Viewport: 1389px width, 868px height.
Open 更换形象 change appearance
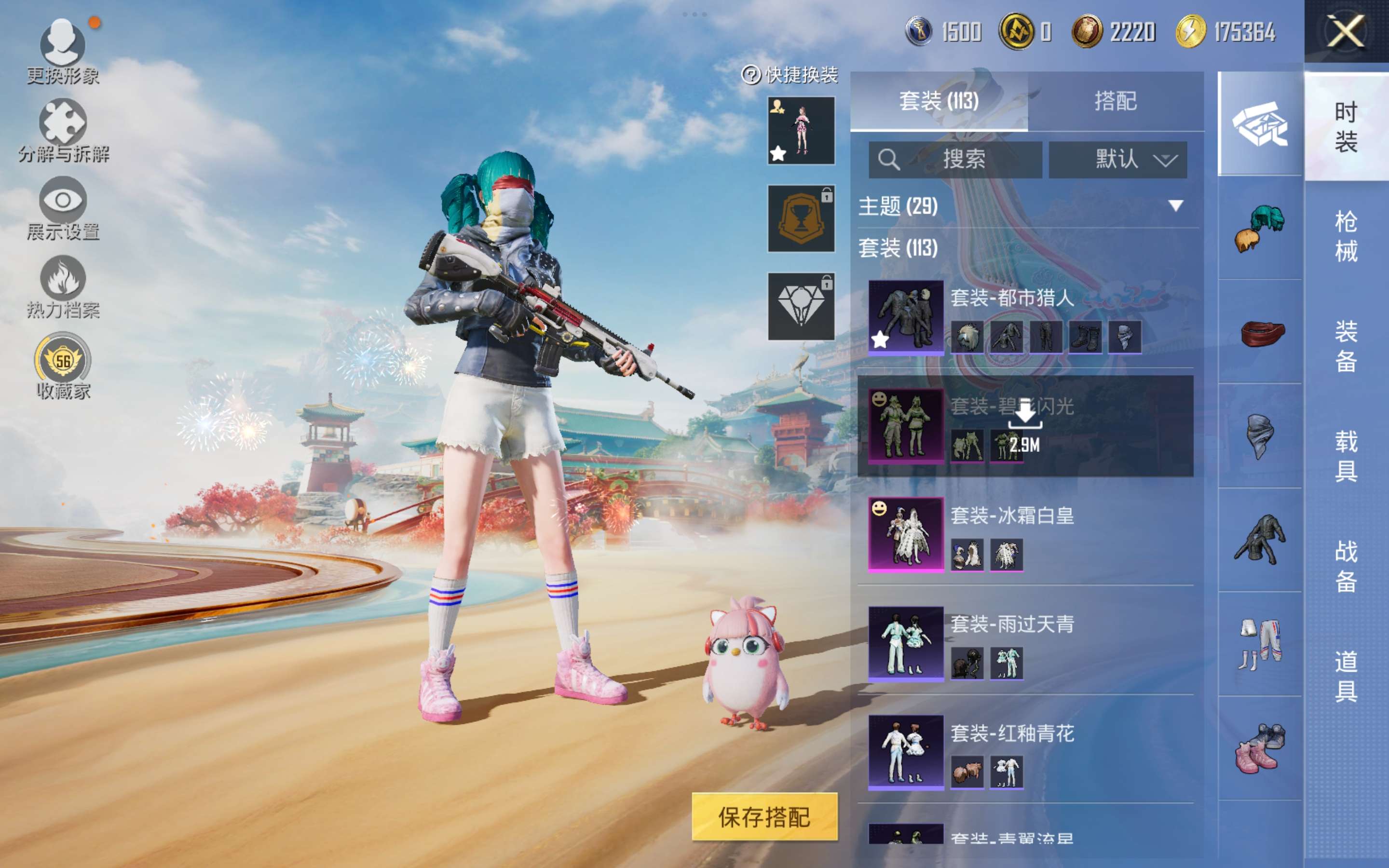tap(63, 46)
